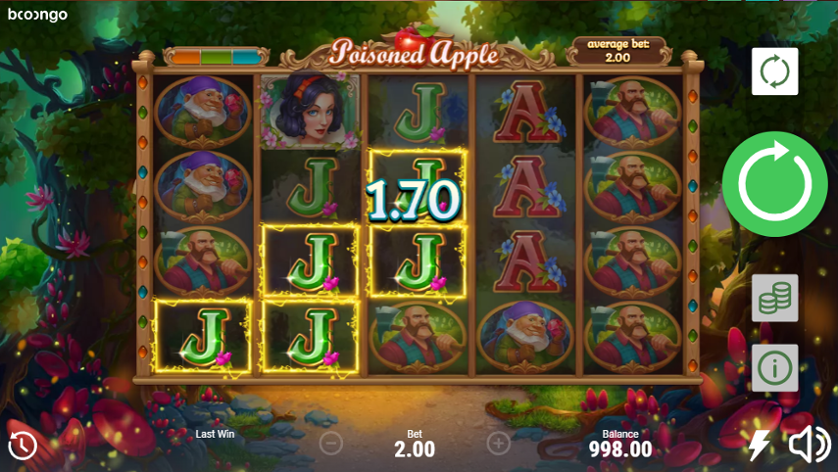Activate the lightning bolt turbo mode

pyautogui.click(x=759, y=444)
